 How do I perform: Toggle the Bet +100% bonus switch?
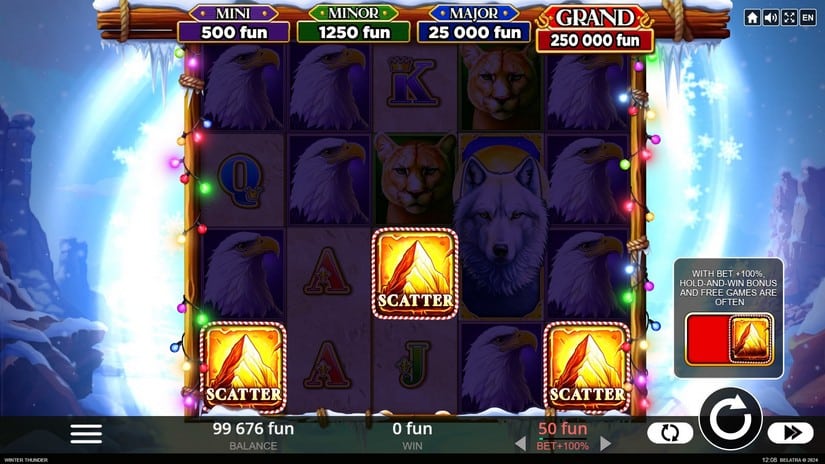[729, 338]
